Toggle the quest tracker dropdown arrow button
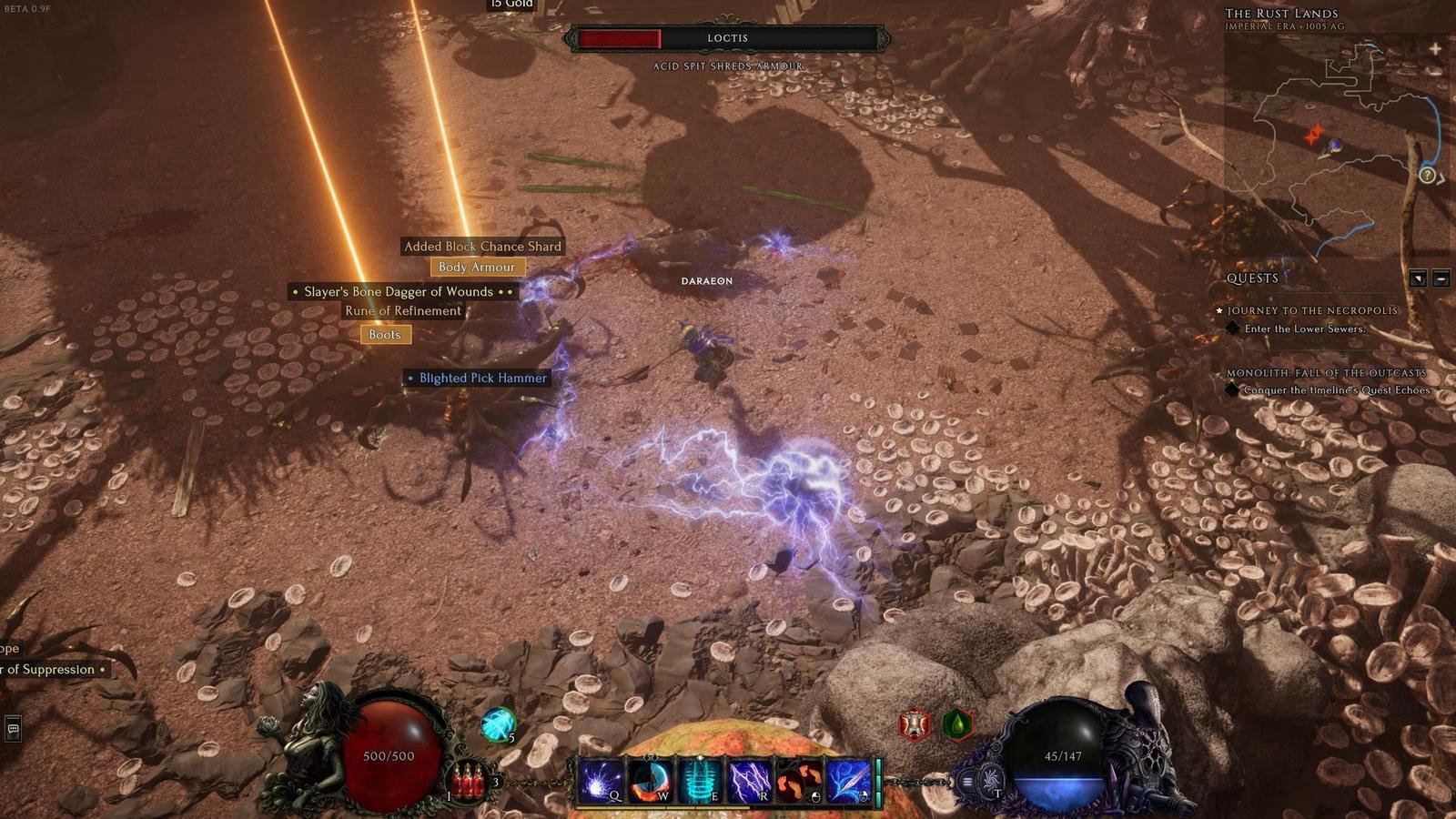 1418,278
